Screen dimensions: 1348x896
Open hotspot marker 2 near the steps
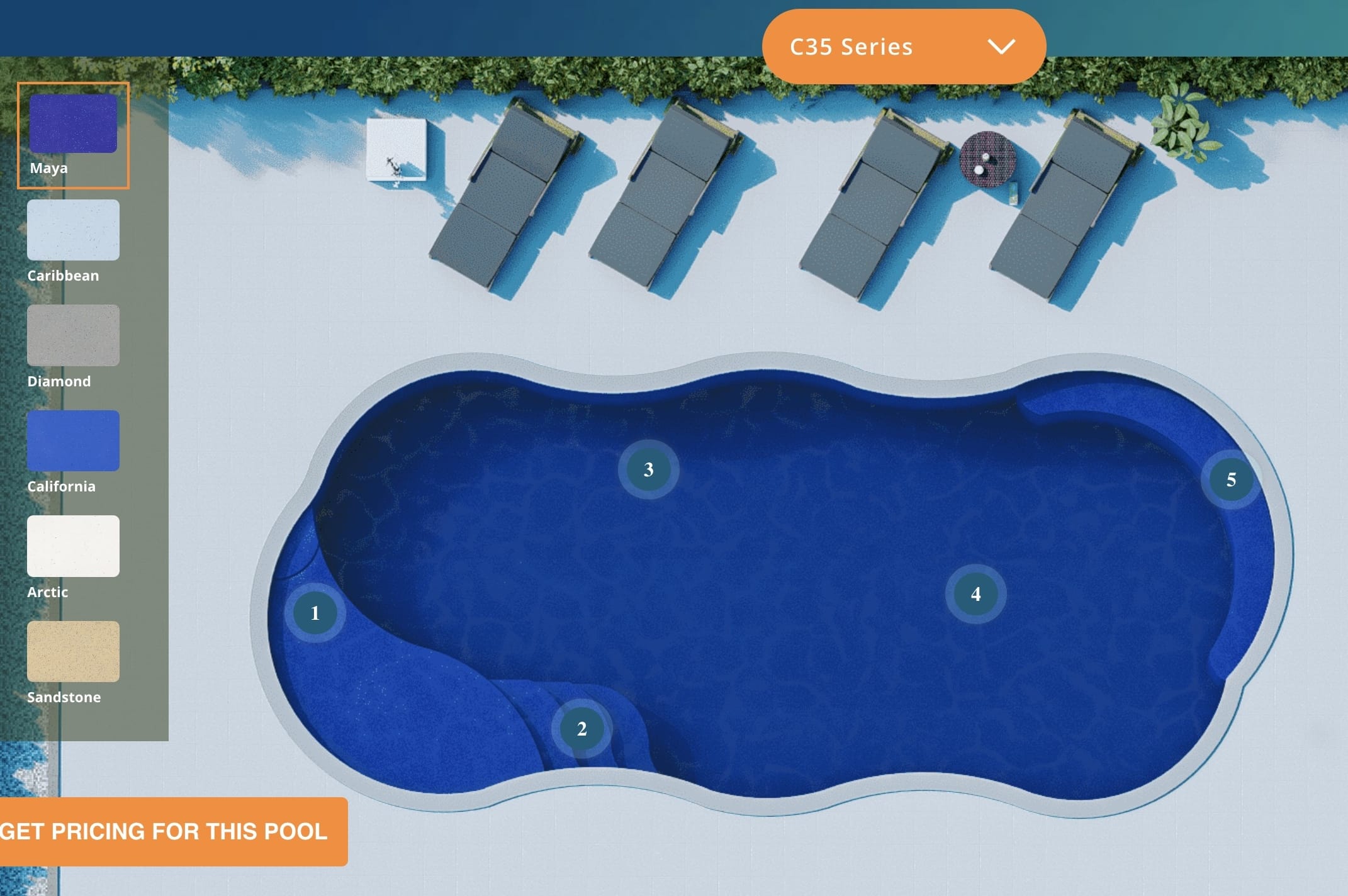click(581, 729)
